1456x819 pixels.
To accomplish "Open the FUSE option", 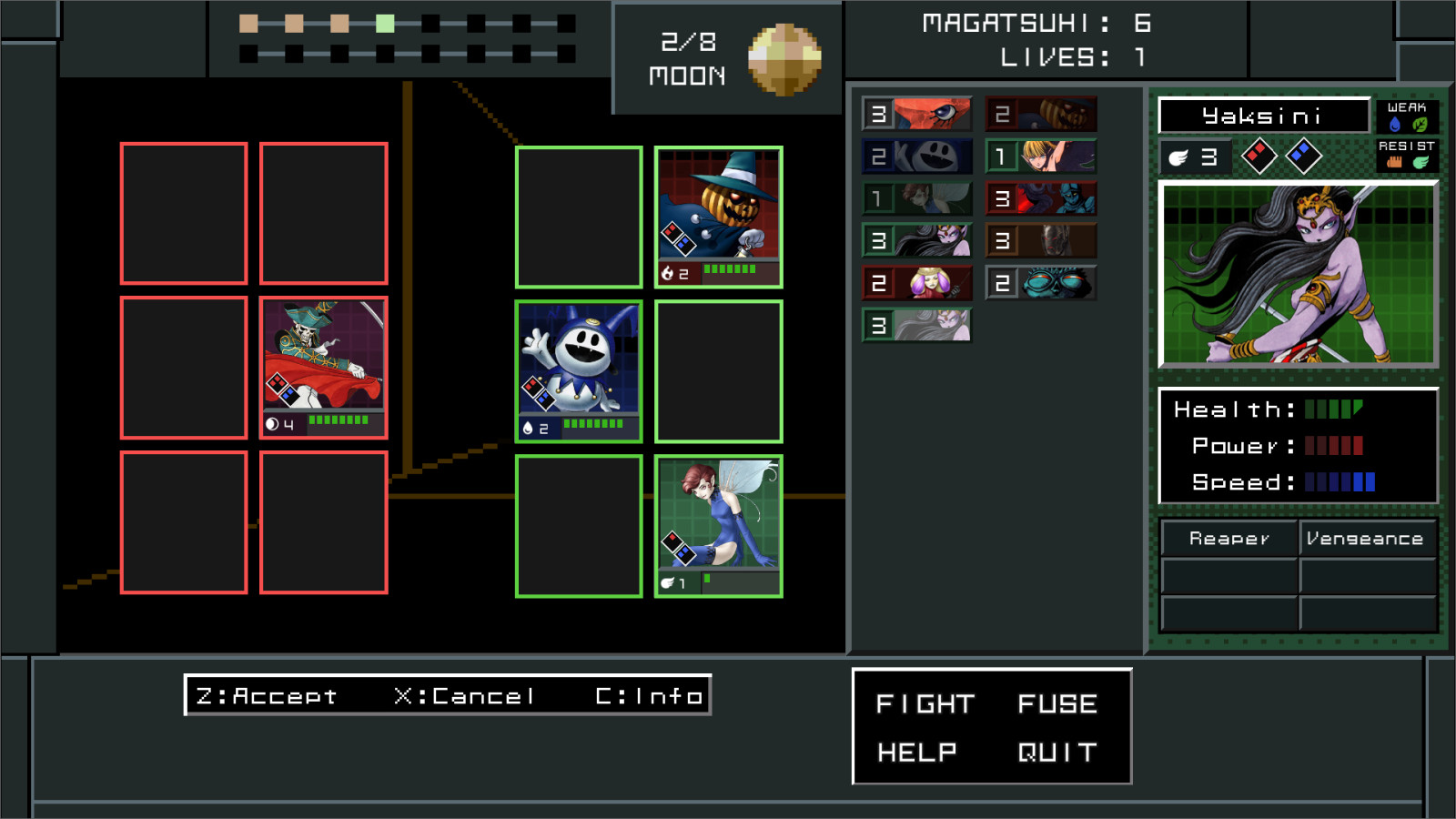I will 1057,703.
